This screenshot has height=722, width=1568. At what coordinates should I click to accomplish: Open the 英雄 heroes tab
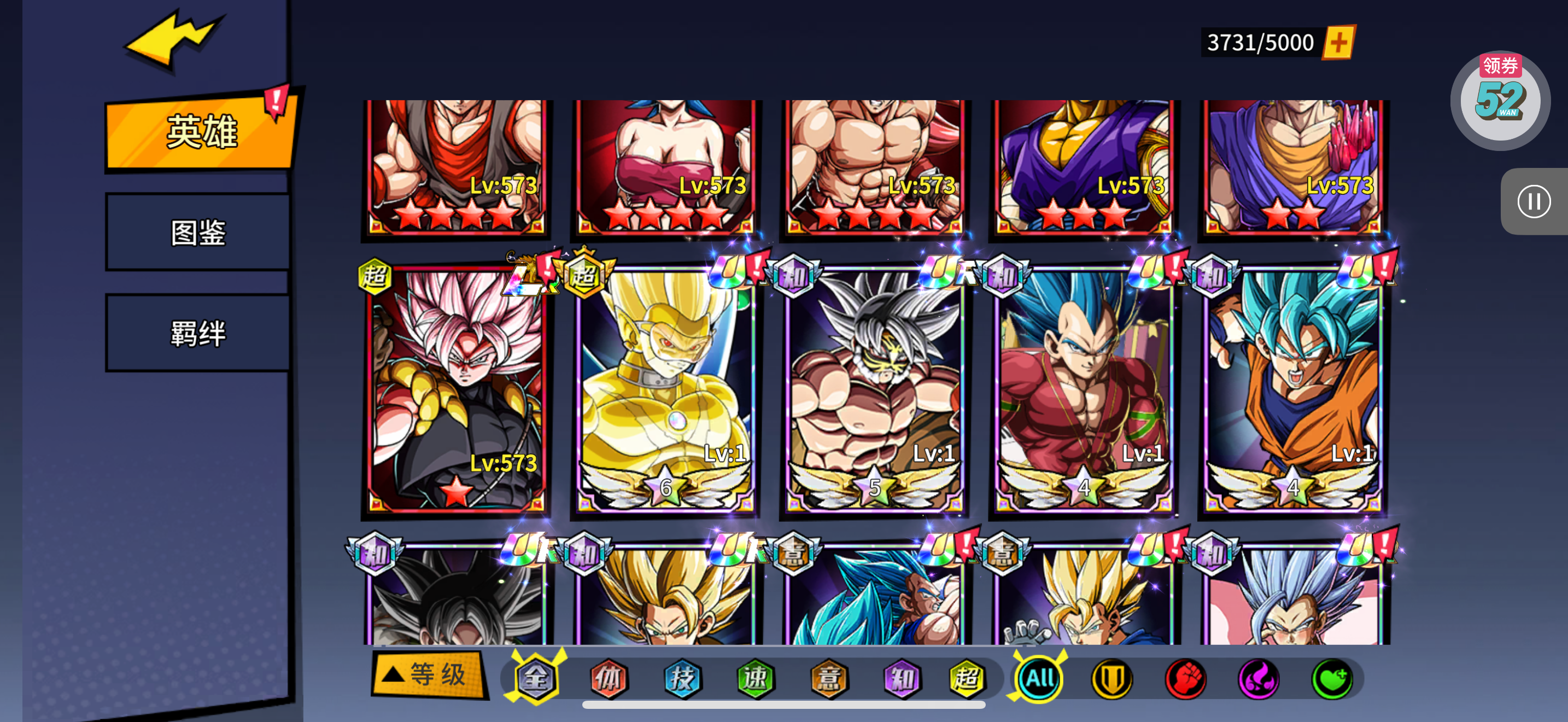(200, 131)
